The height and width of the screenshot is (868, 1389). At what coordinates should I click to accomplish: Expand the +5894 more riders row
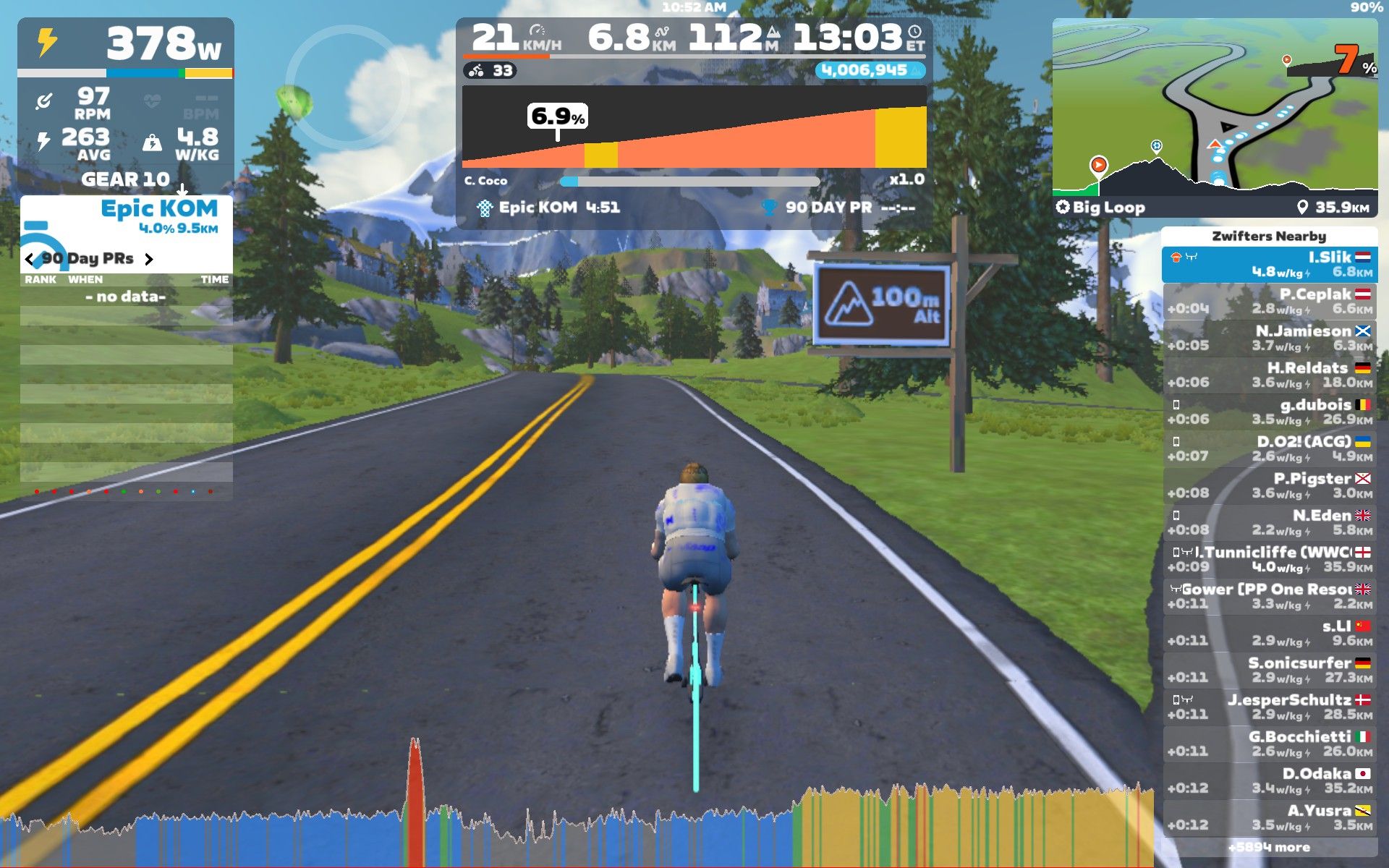click(x=1270, y=848)
